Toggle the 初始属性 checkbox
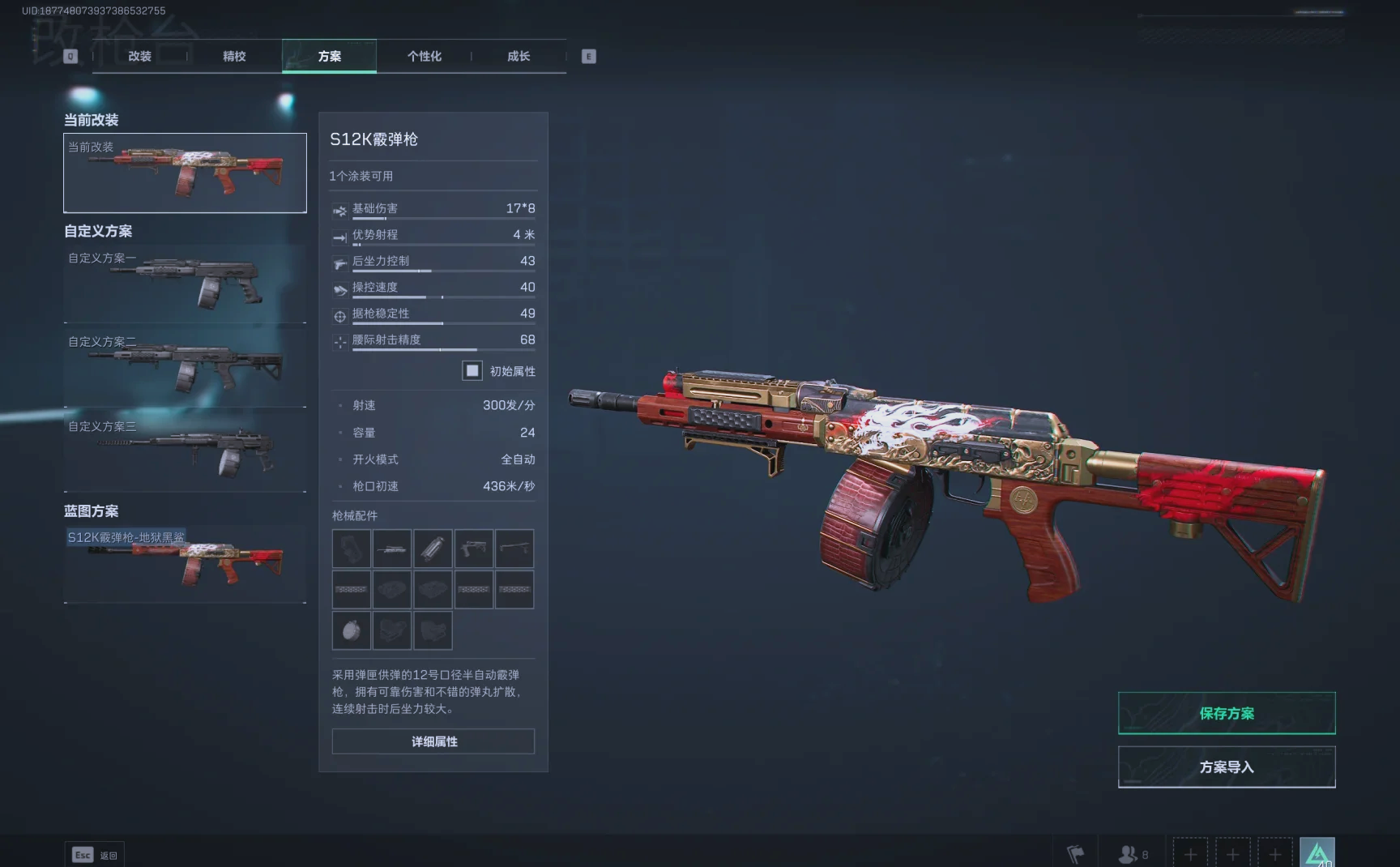The height and width of the screenshot is (867, 1400). (x=472, y=370)
